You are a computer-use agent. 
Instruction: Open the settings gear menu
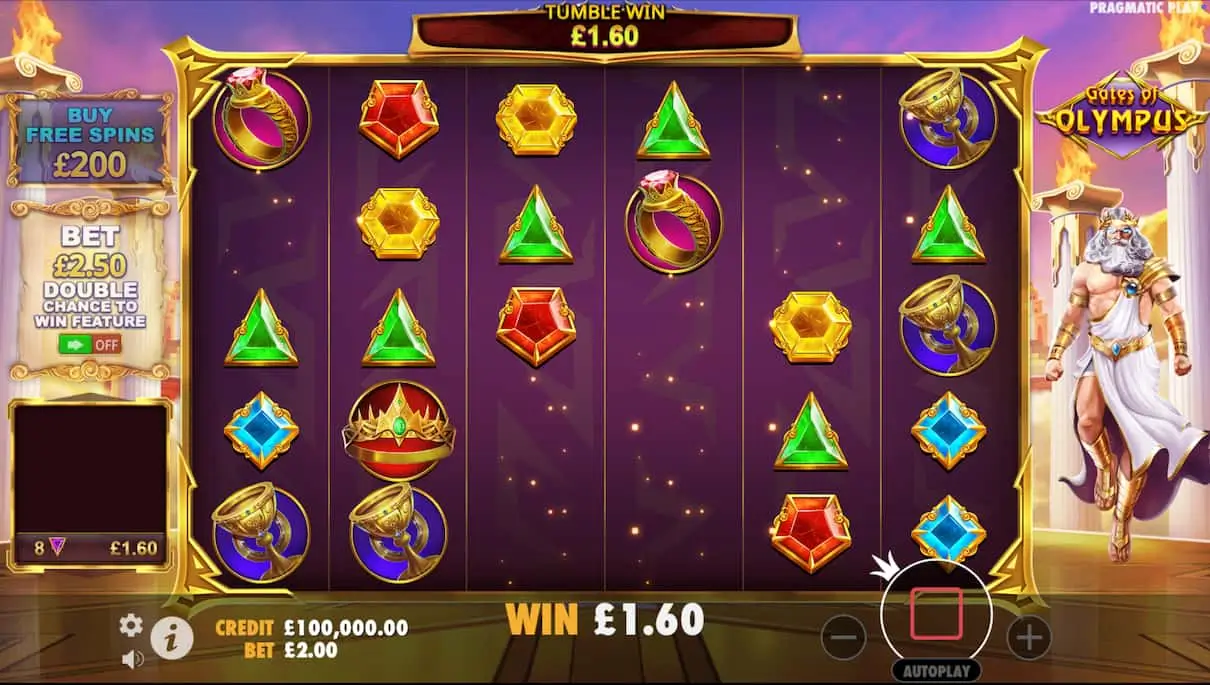(x=131, y=625)
